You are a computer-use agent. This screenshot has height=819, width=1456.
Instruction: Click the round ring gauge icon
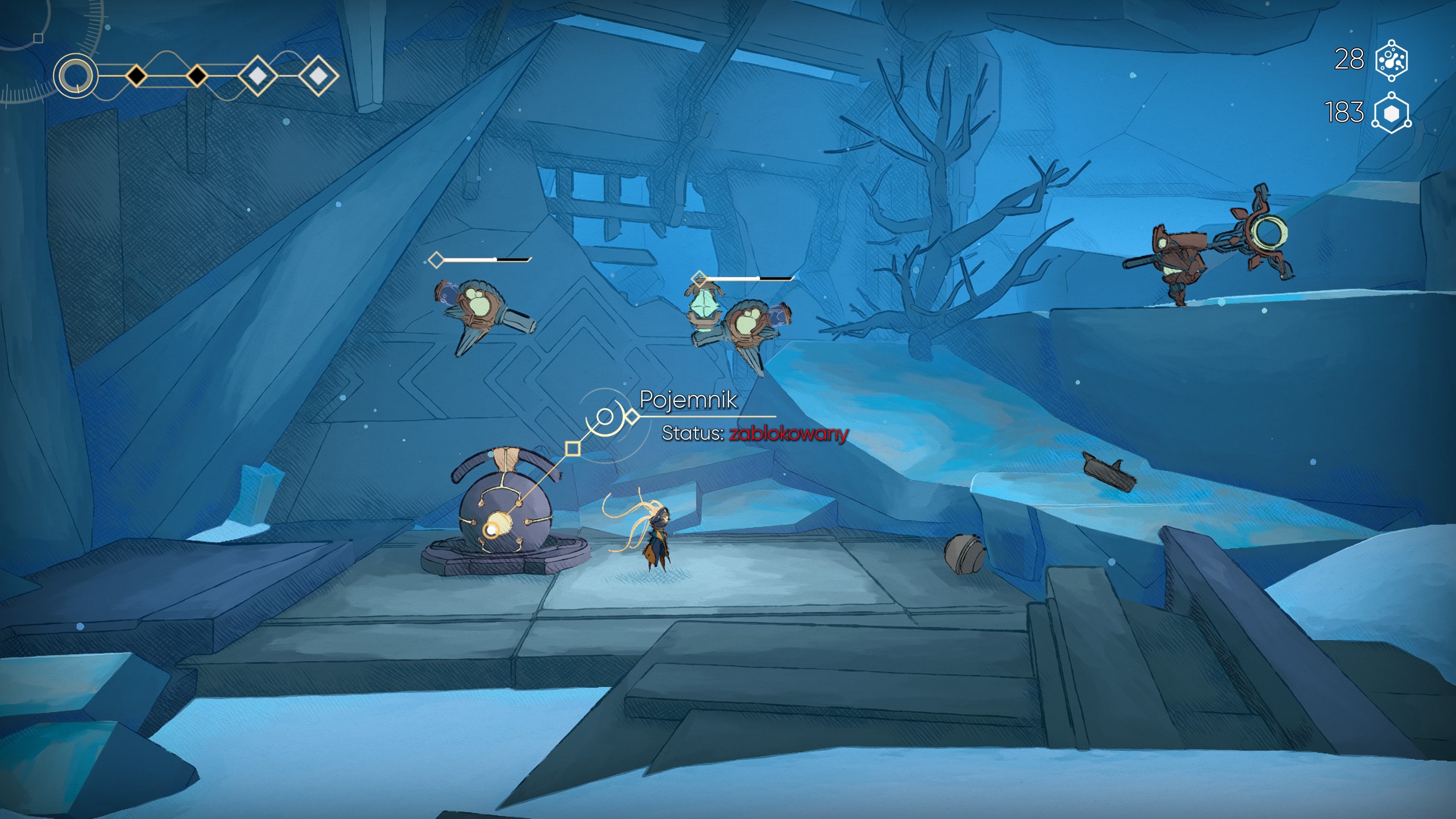pos(76,76)
